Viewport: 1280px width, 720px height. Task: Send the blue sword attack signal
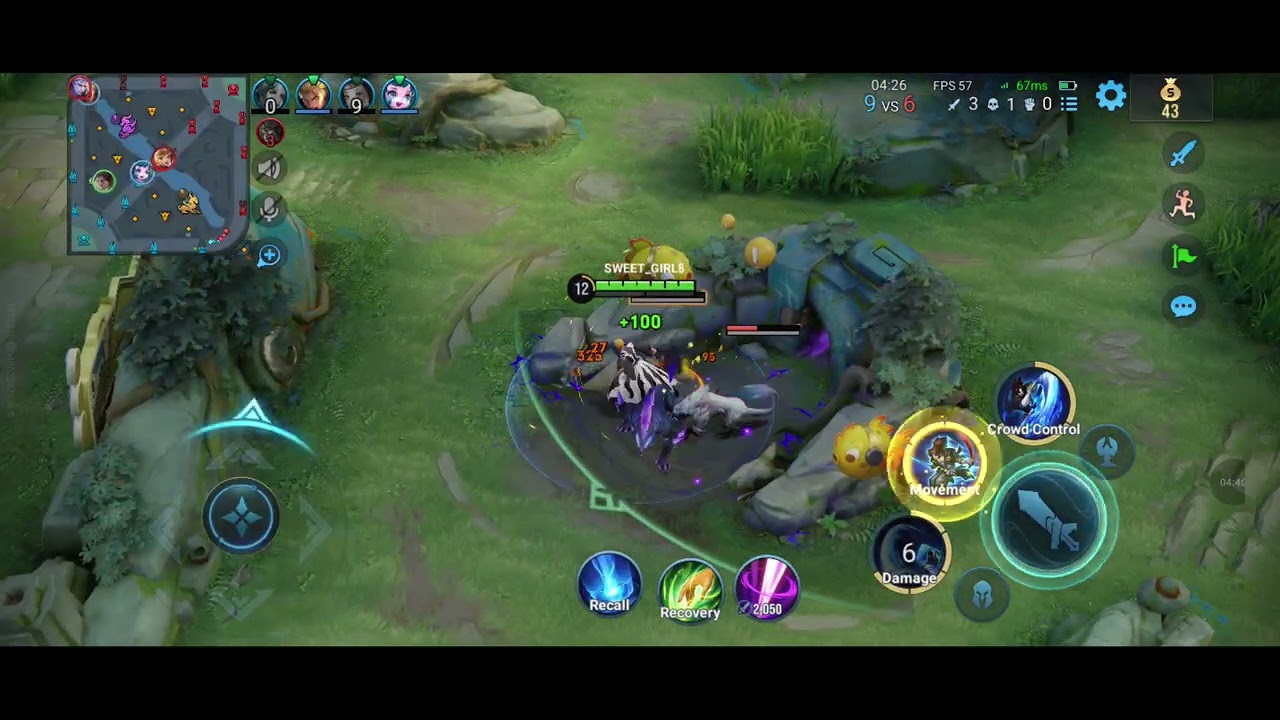point(1183,153)
